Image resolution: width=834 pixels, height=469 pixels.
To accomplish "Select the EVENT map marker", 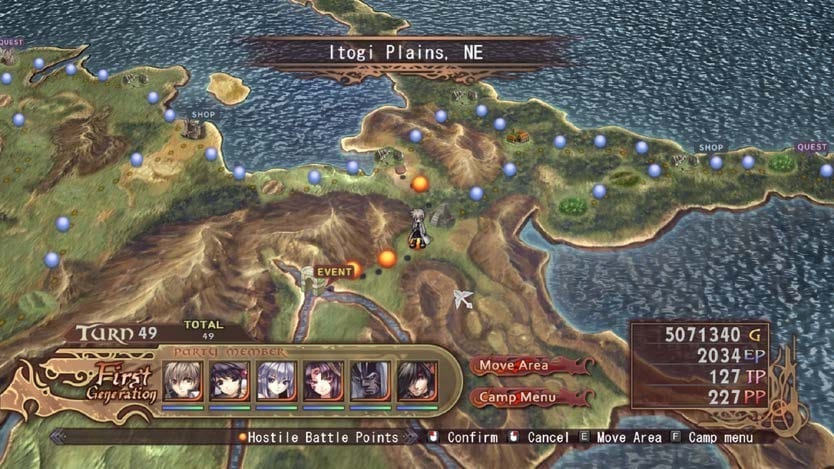I will point(334,271).
